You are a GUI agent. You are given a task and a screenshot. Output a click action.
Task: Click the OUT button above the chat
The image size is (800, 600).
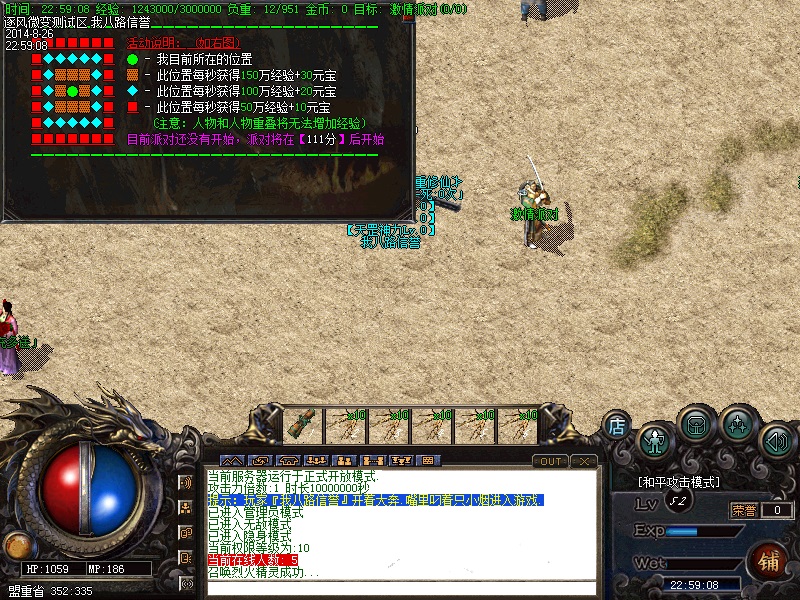(550, 461)
